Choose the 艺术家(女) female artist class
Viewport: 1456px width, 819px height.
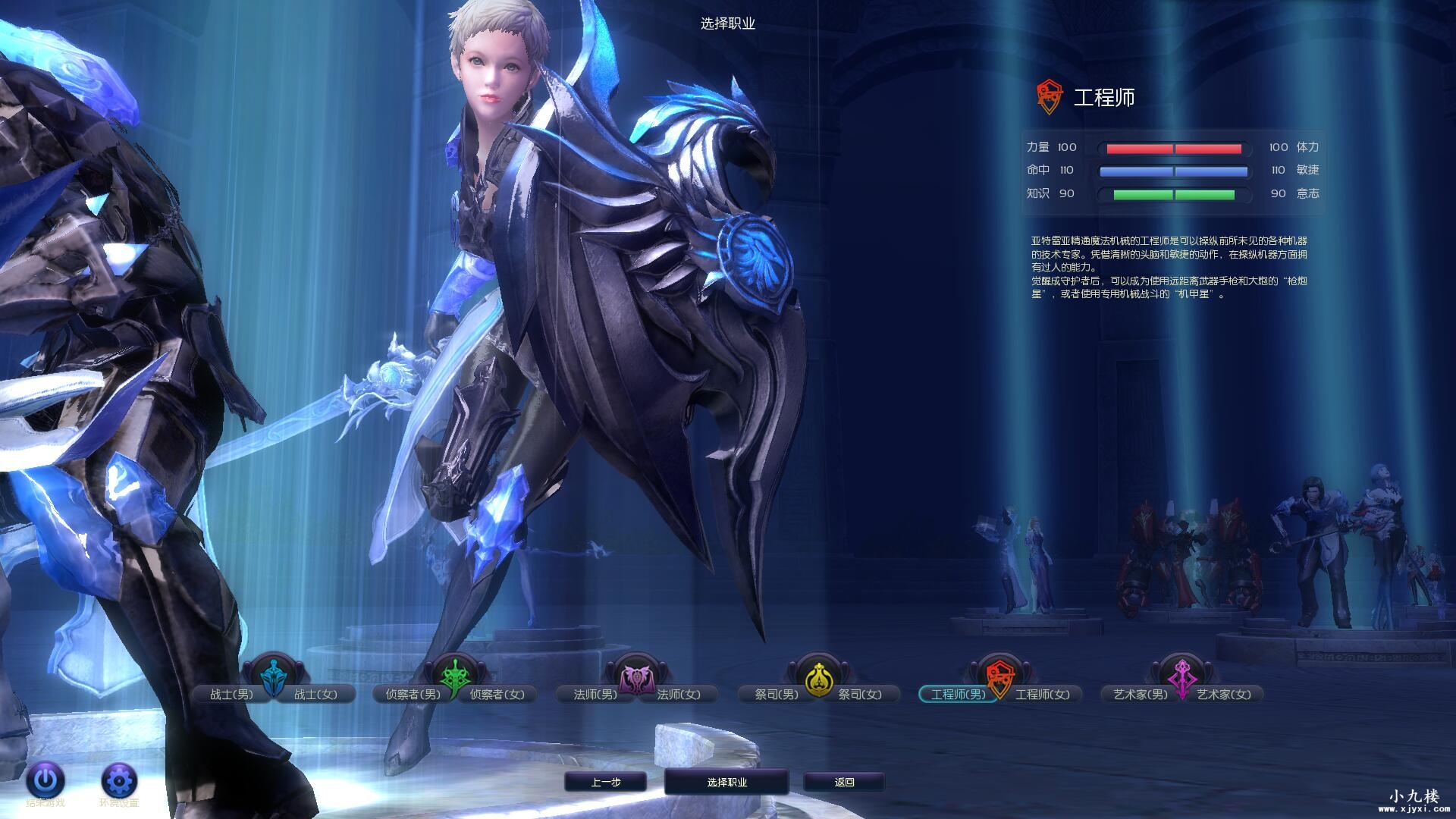pos(1224,694)
